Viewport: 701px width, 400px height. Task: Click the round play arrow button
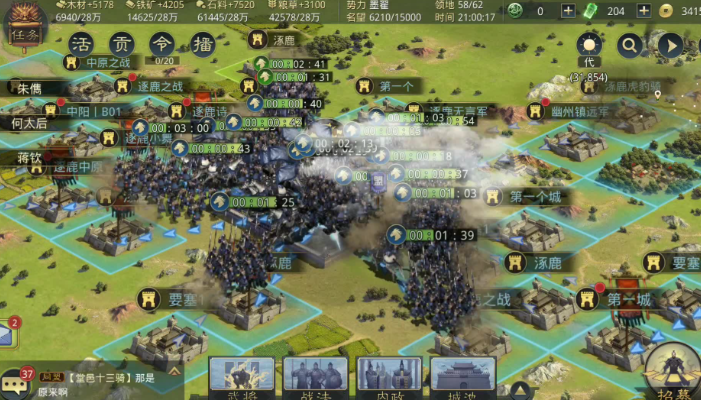pos(669,45)
